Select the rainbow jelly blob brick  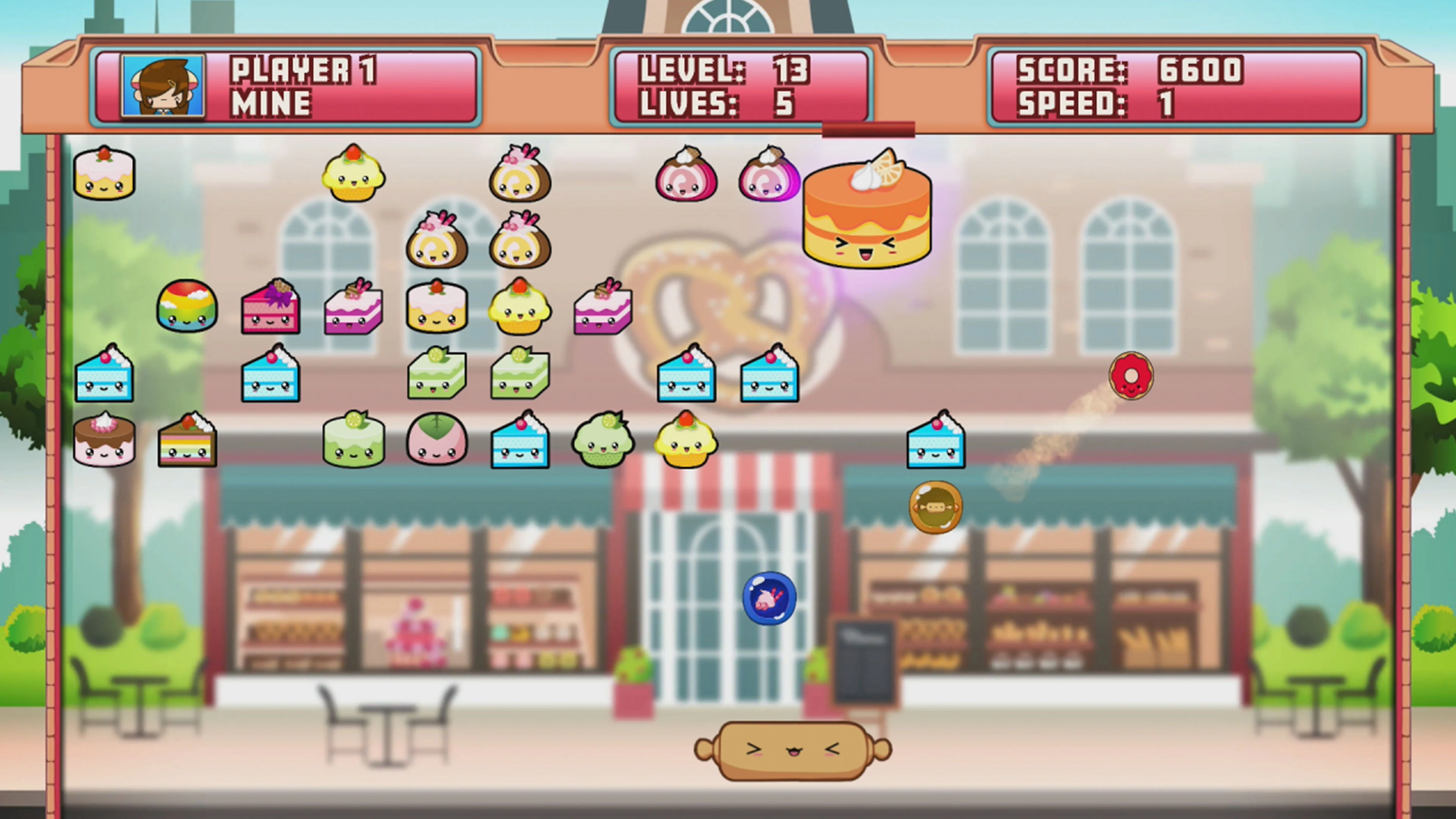pyautogui.click(x=187, y=309)
